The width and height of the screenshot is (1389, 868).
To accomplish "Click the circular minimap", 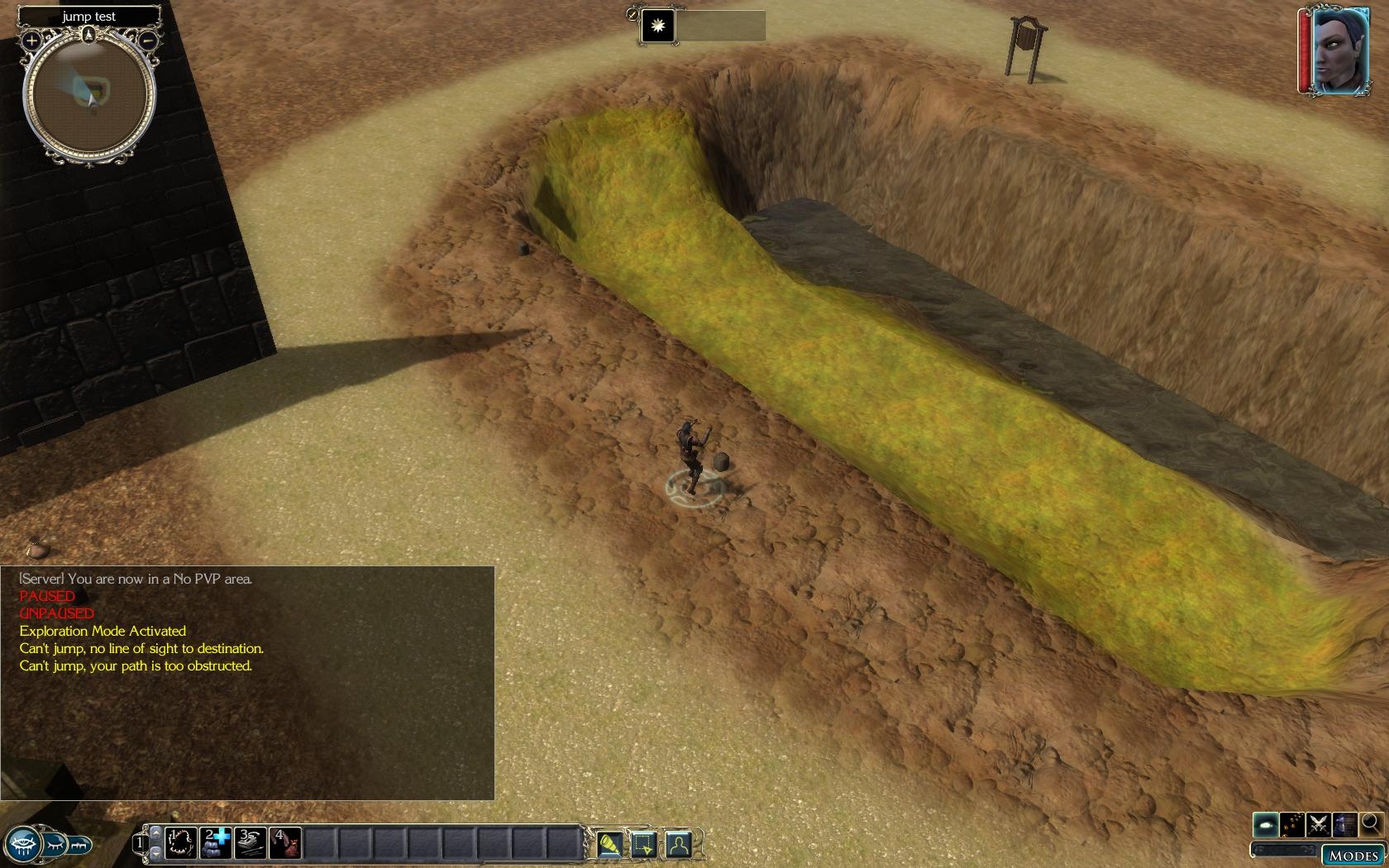I will tap(89, 95).
